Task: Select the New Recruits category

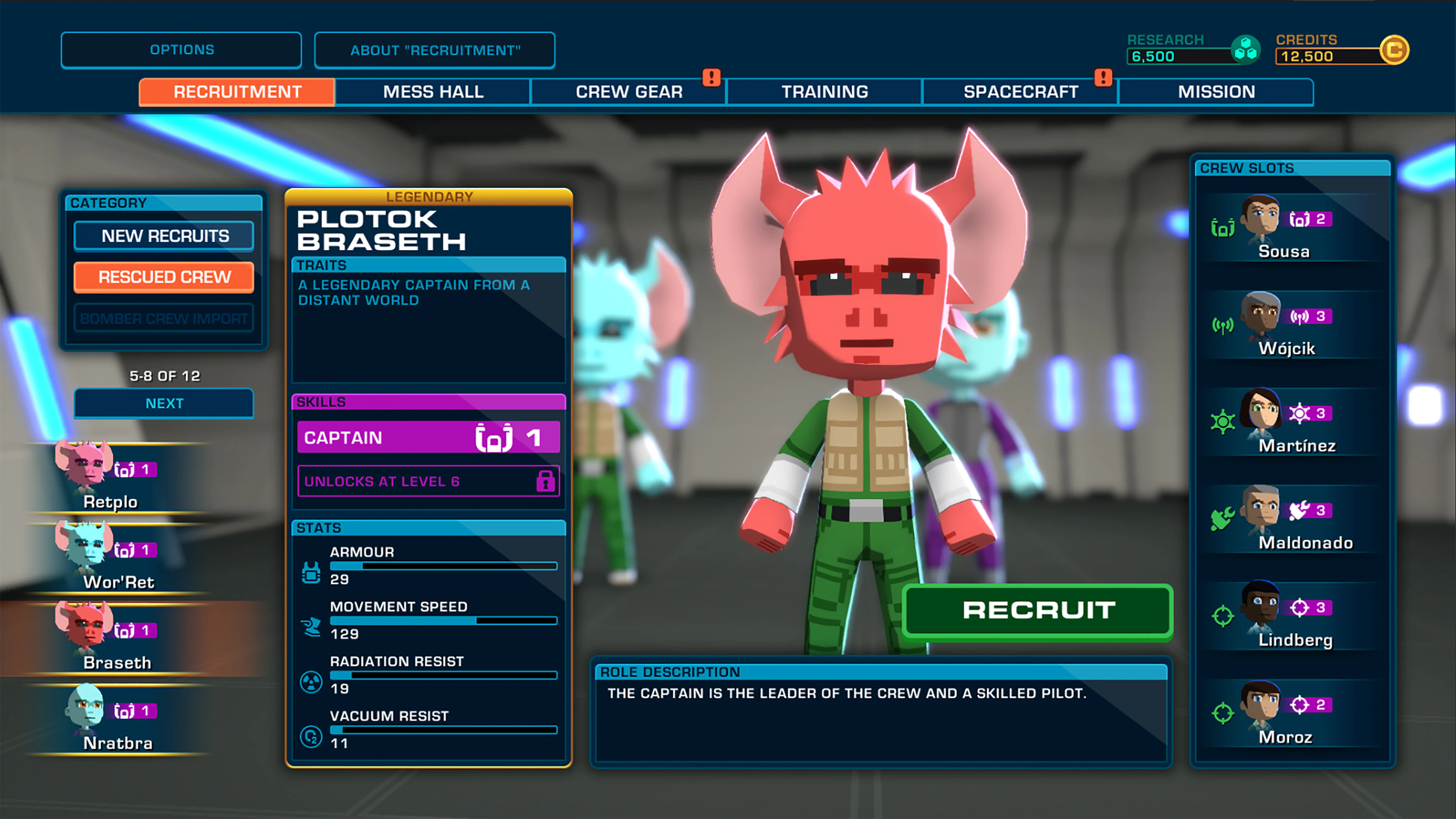Action: tap(163, 236)
